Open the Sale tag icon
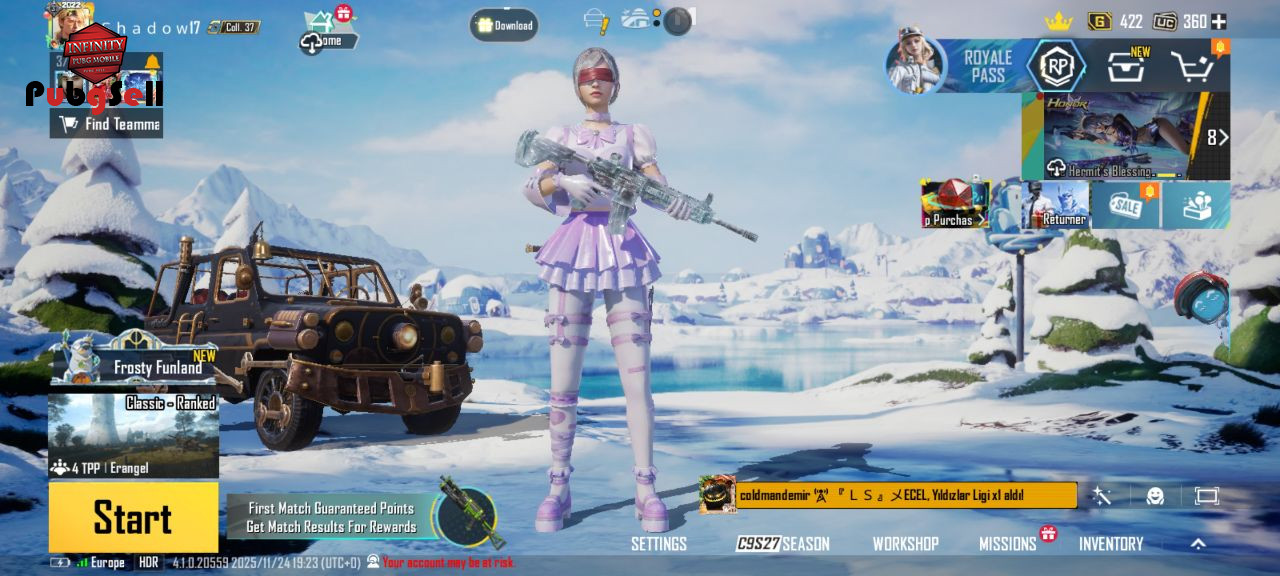The image size is (1280, 576). click(1123, 204)
